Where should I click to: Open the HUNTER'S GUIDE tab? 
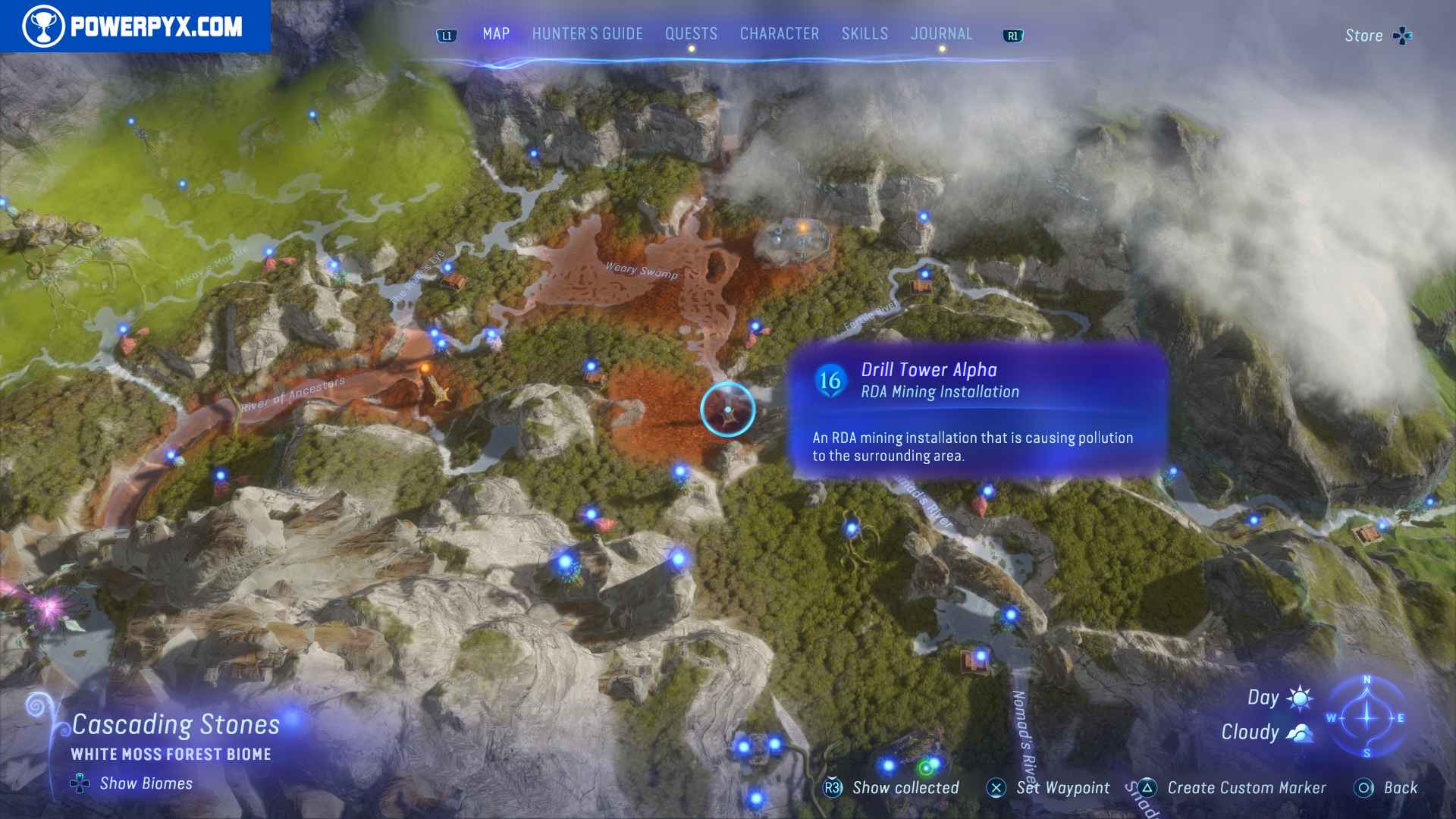click(x=587, y=33)
